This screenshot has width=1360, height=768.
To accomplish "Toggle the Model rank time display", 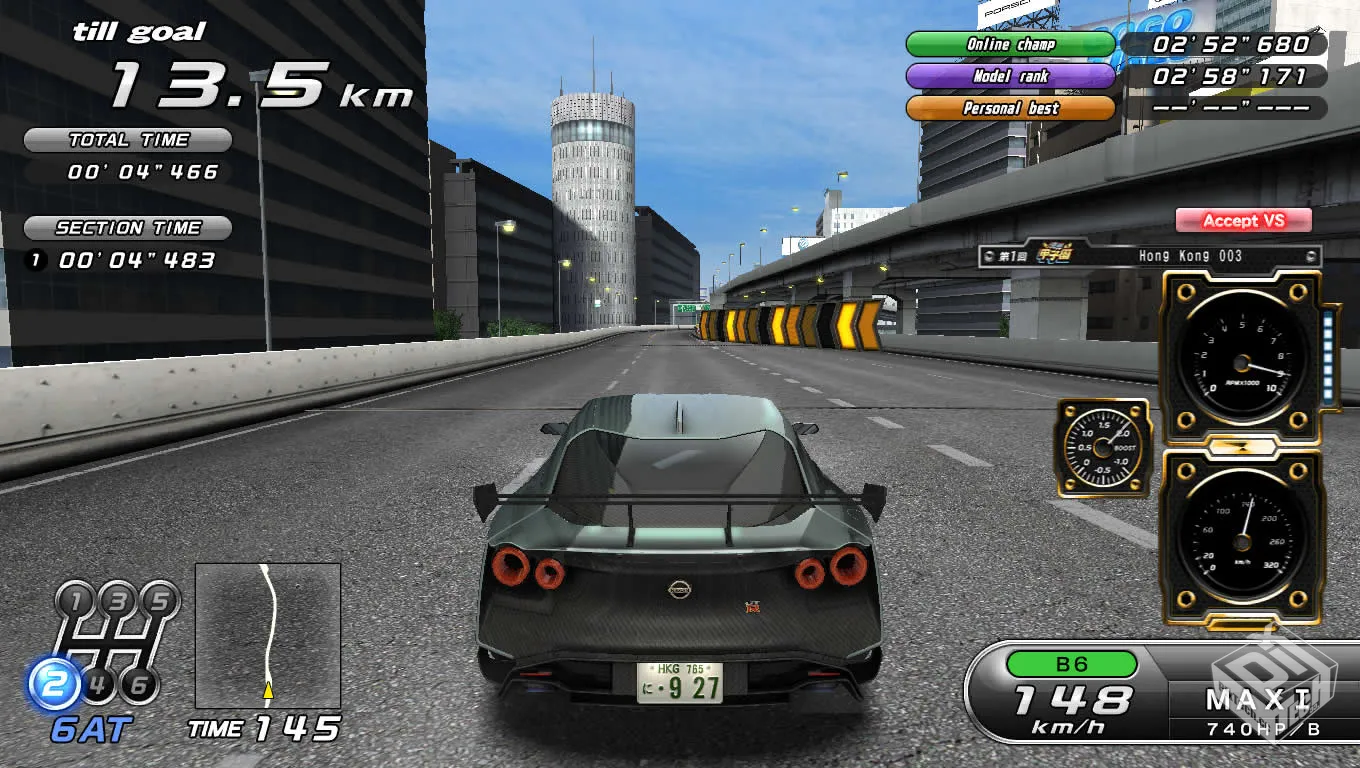I will (1009, 76).
